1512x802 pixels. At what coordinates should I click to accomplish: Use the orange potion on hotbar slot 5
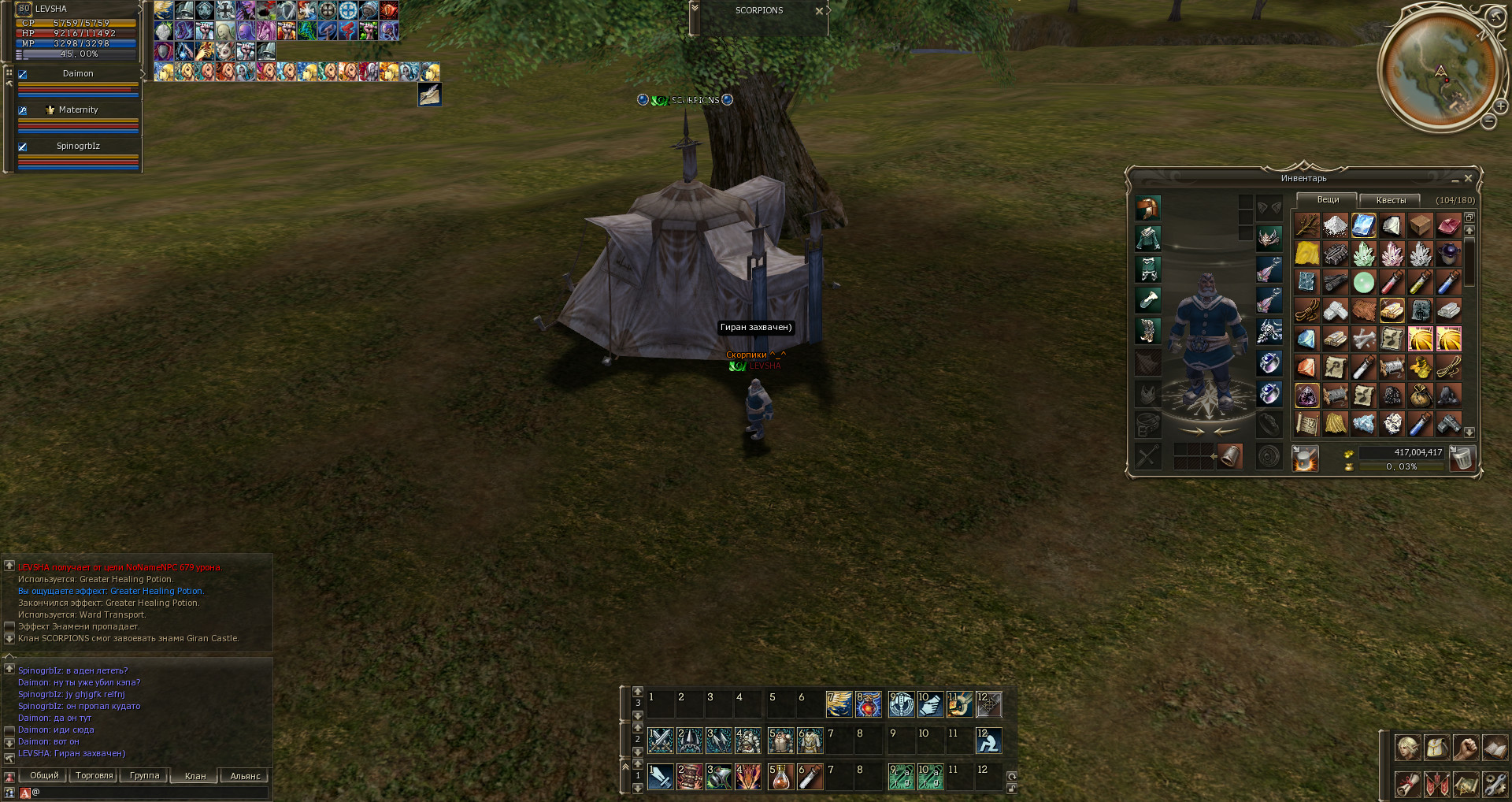[780, 777]
